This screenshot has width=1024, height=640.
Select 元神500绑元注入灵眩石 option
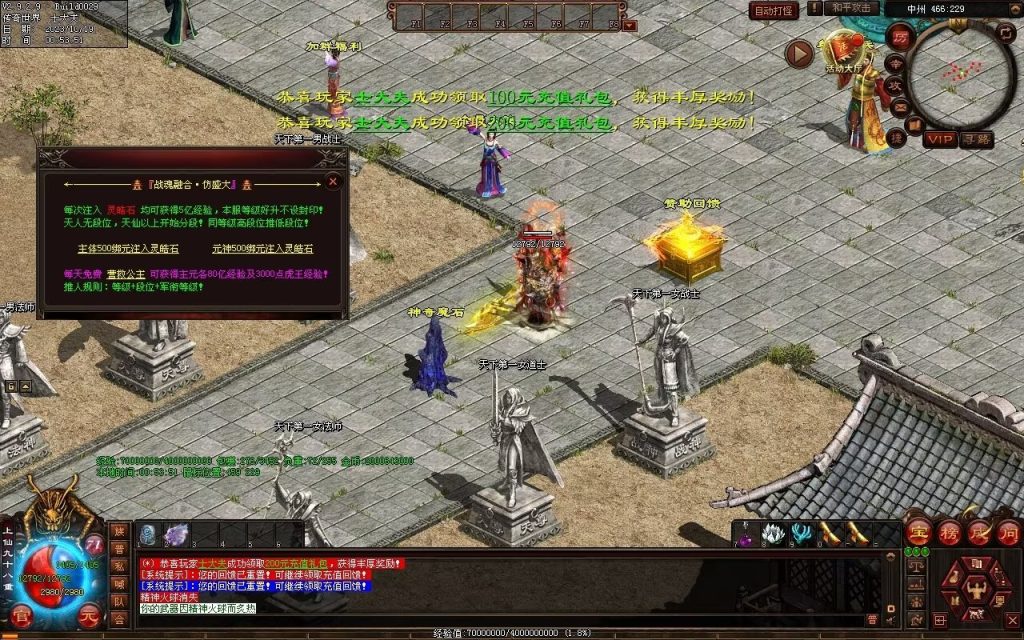[x=262, y=249]
